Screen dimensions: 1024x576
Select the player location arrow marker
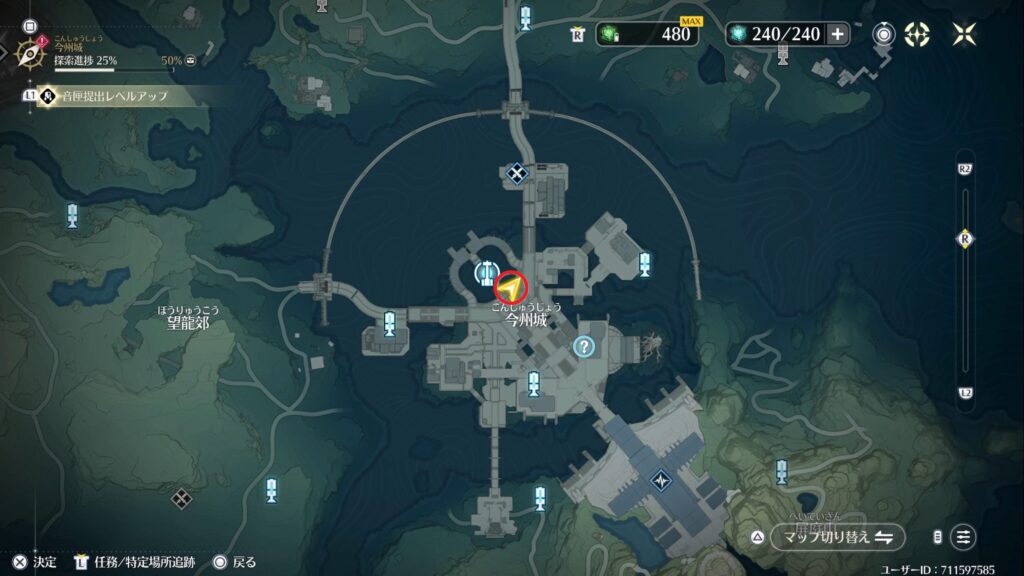tap(511, 288)
